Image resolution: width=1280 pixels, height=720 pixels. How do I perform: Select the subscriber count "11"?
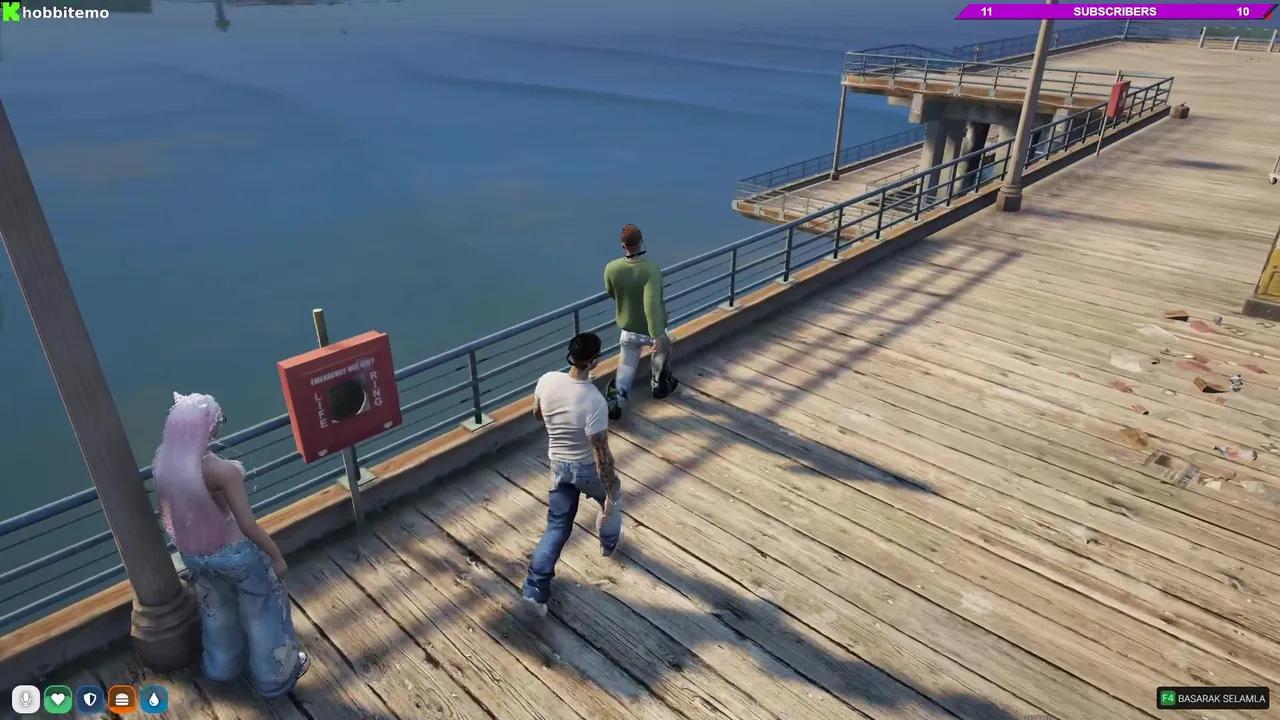pyautogui.click(x=986, y=11)
